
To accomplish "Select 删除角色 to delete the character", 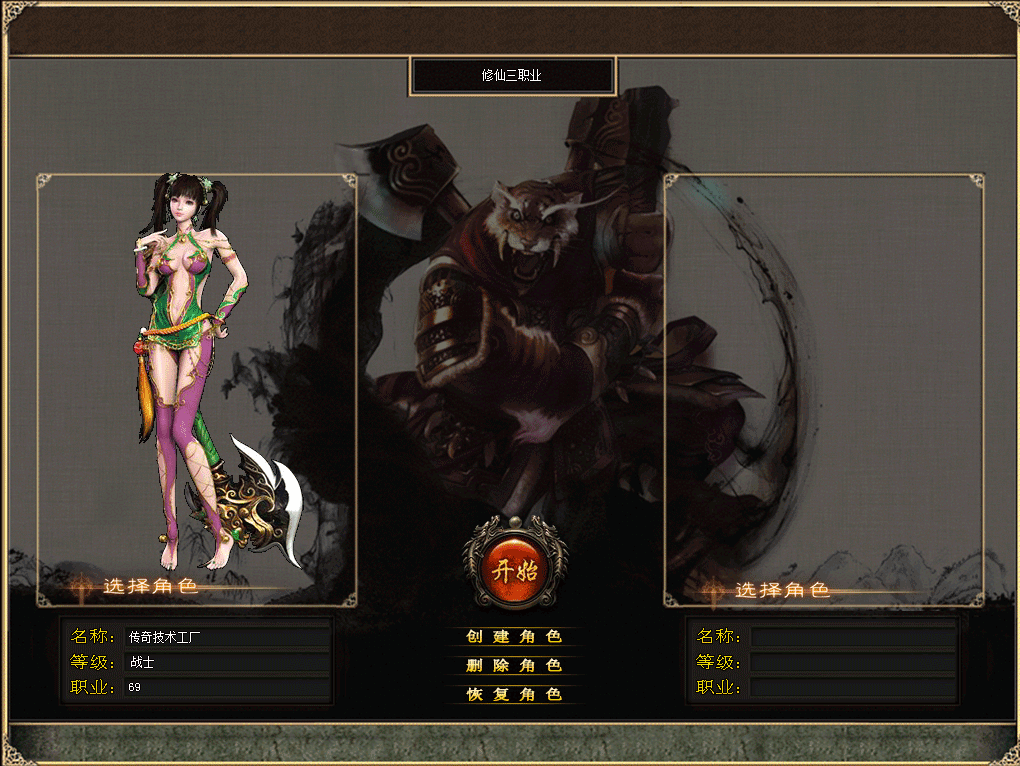I will click(x=514, y=666).
